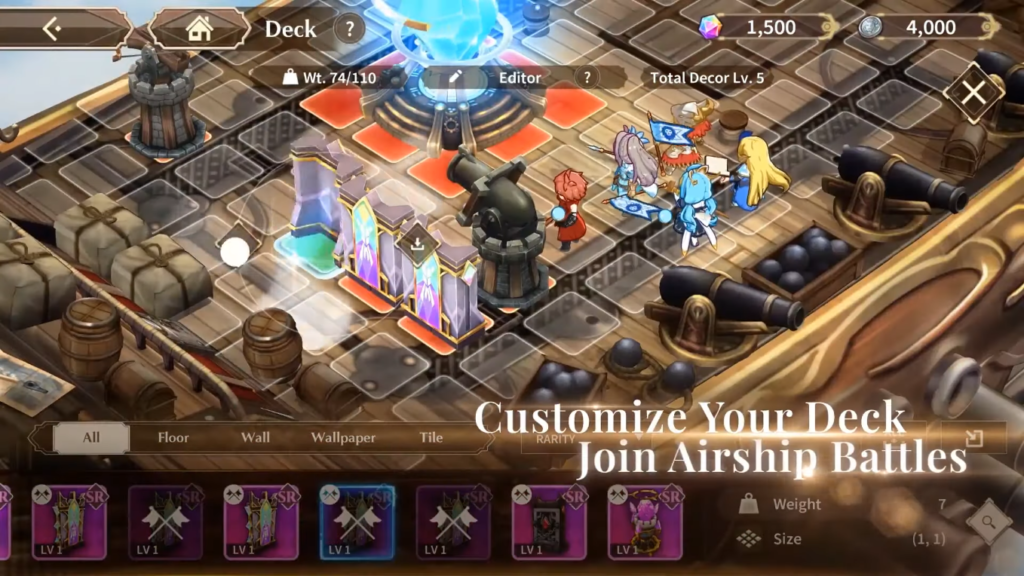Screen dimensions: 1024x576
Task: Pick the pink creature decor item
Action: click(x=645, y=521)
